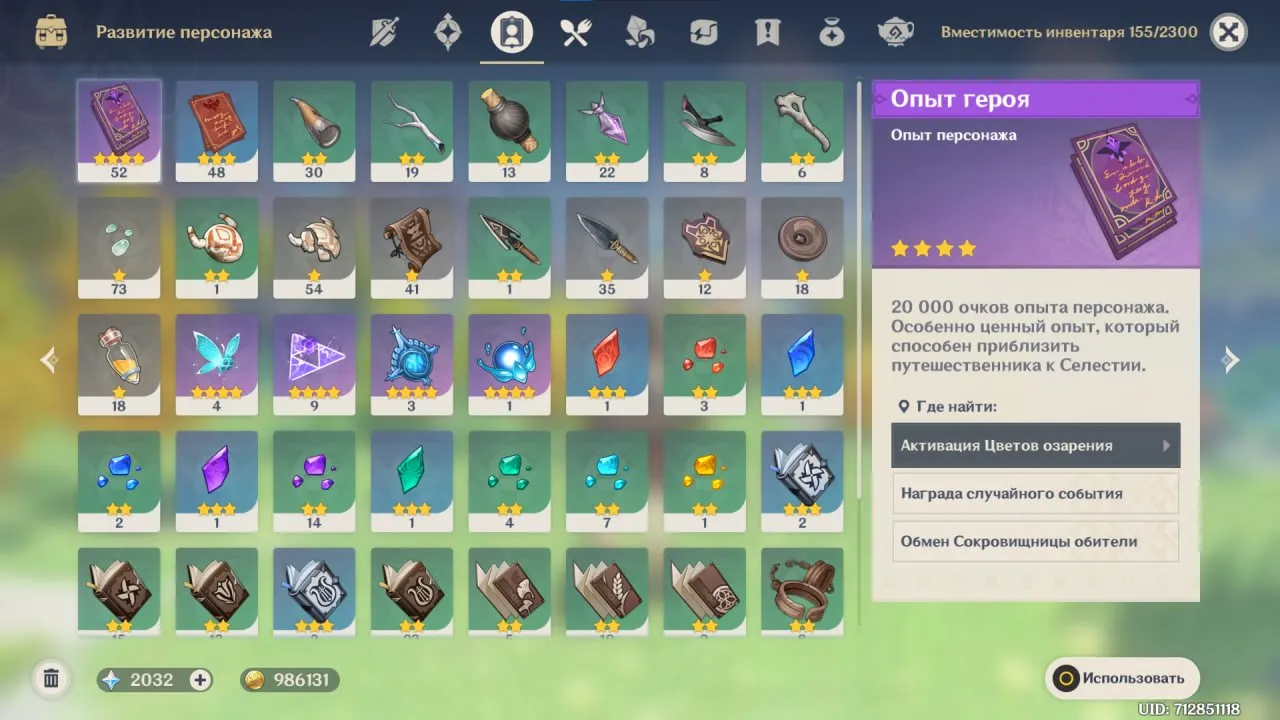Select the Награда случайного события entry
Viewport: 1280px width, 720px height.
tap(1035, 494)
